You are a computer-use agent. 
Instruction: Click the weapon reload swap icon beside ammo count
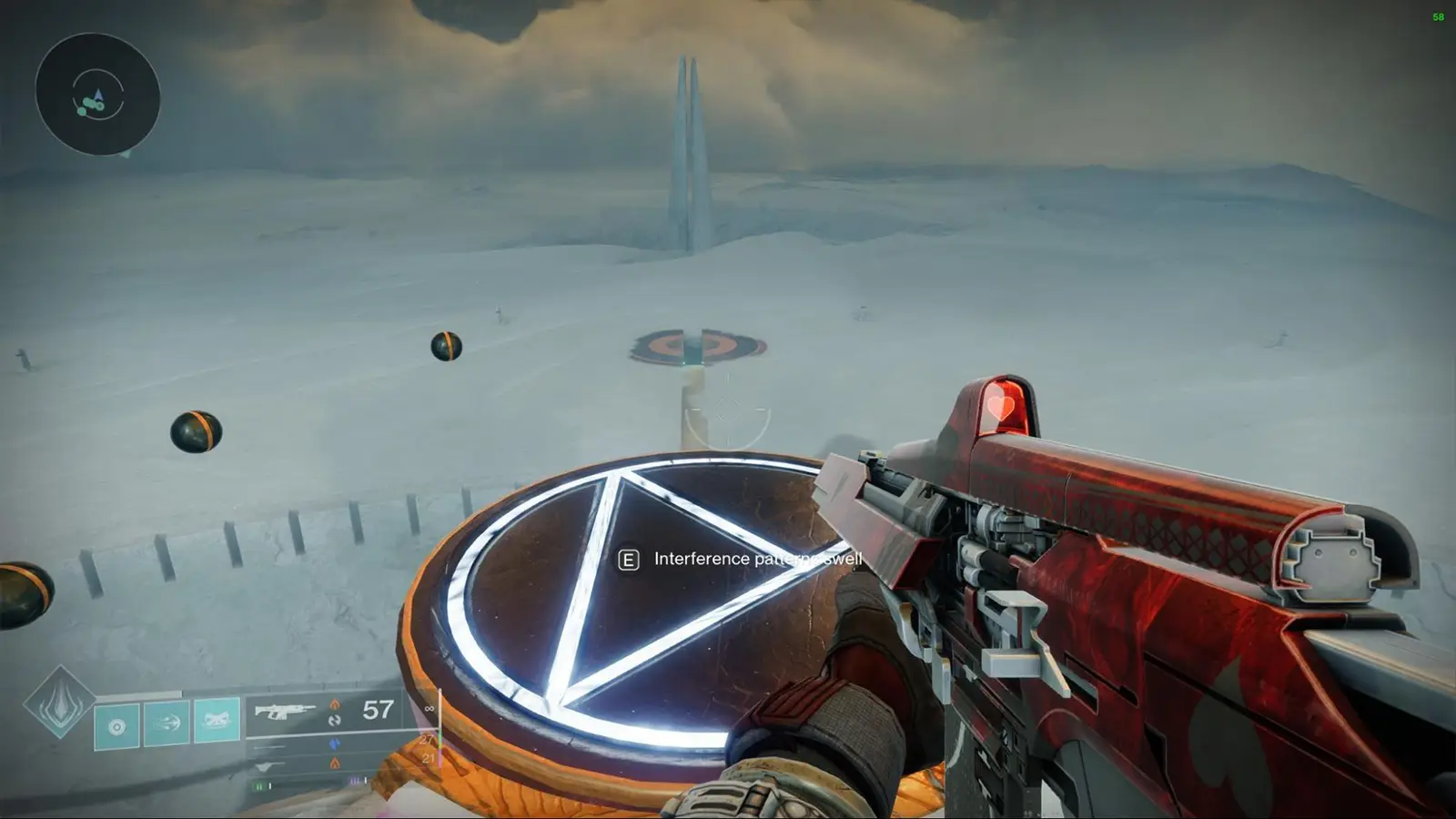(336, 721)
